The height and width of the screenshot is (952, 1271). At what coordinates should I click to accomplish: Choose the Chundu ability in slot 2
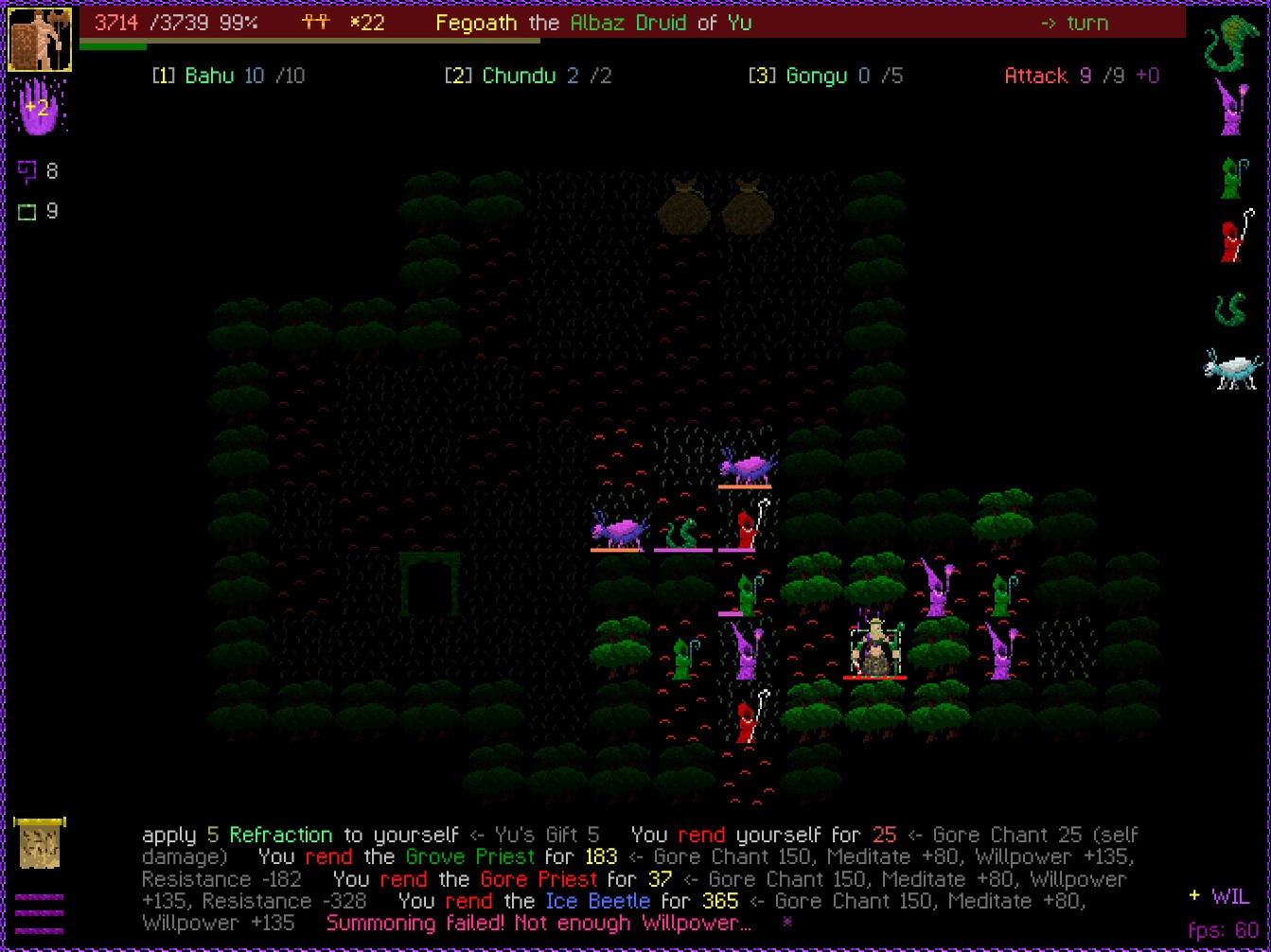pos(527,76)
